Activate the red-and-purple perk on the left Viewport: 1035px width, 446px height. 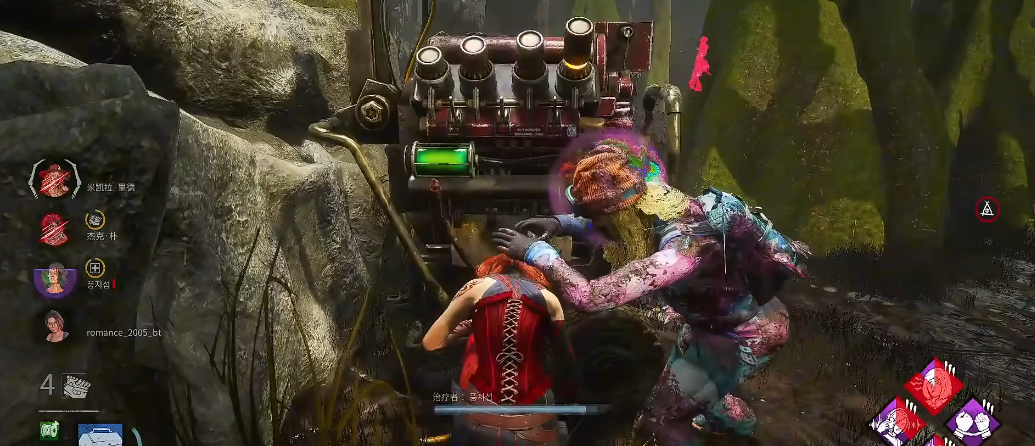point(896,422)
